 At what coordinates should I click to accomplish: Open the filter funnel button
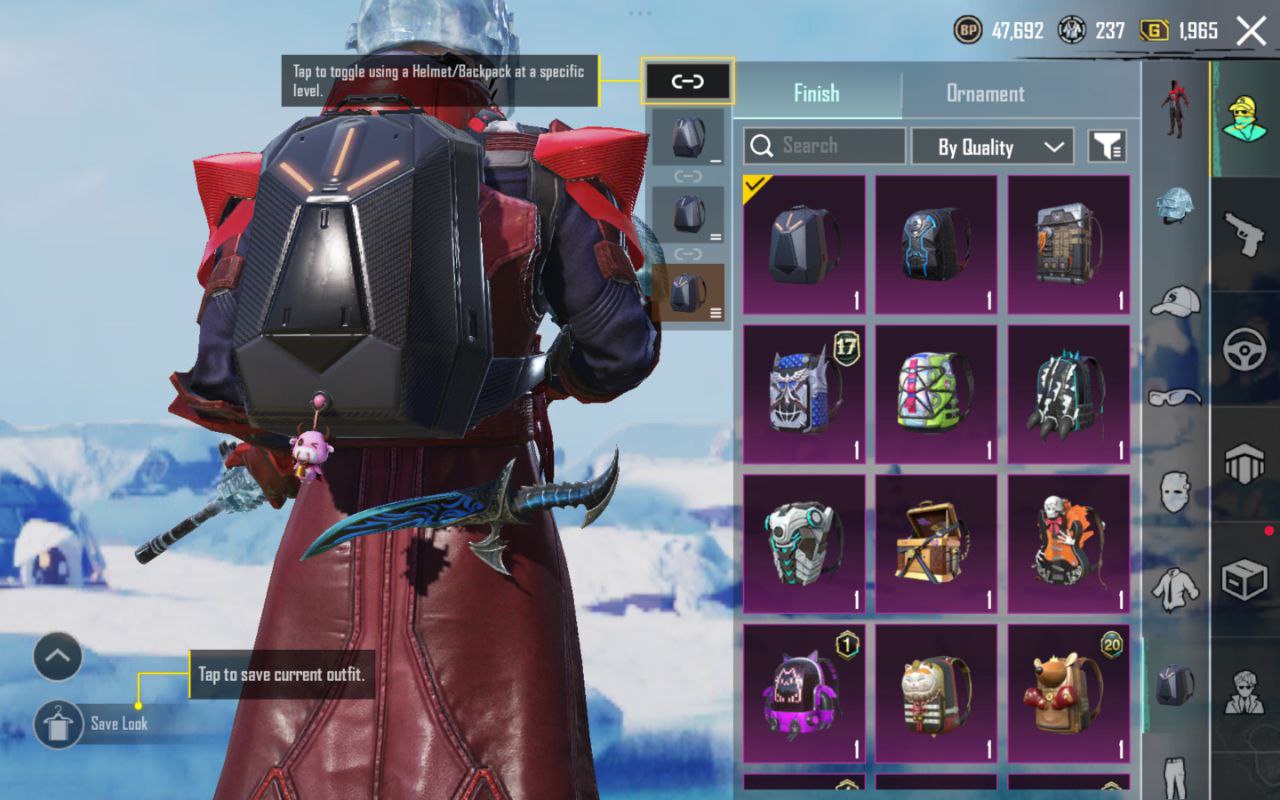tap(1106, 146)
